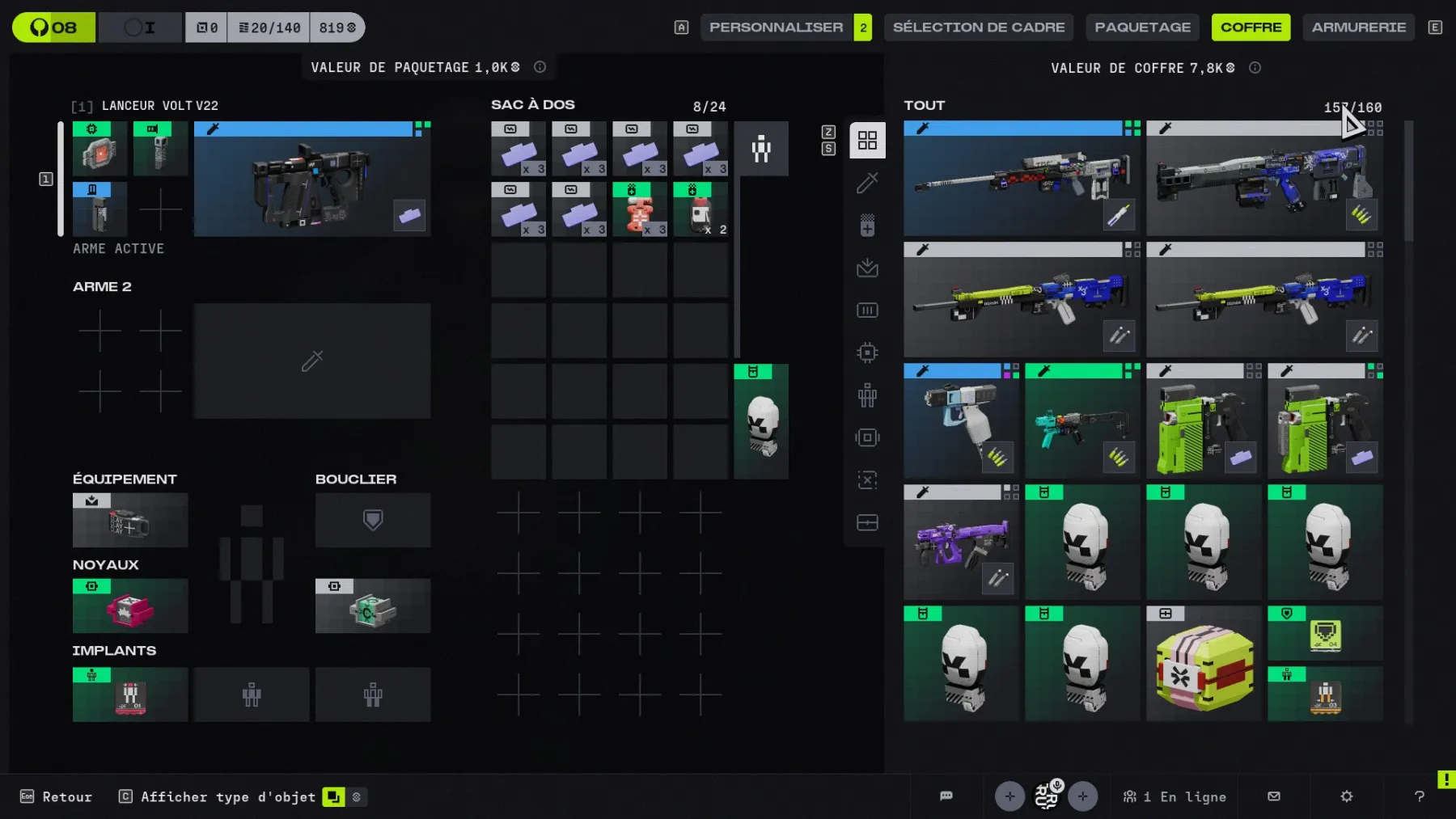Switch to Sélection de cadre tab

point(978,27)
